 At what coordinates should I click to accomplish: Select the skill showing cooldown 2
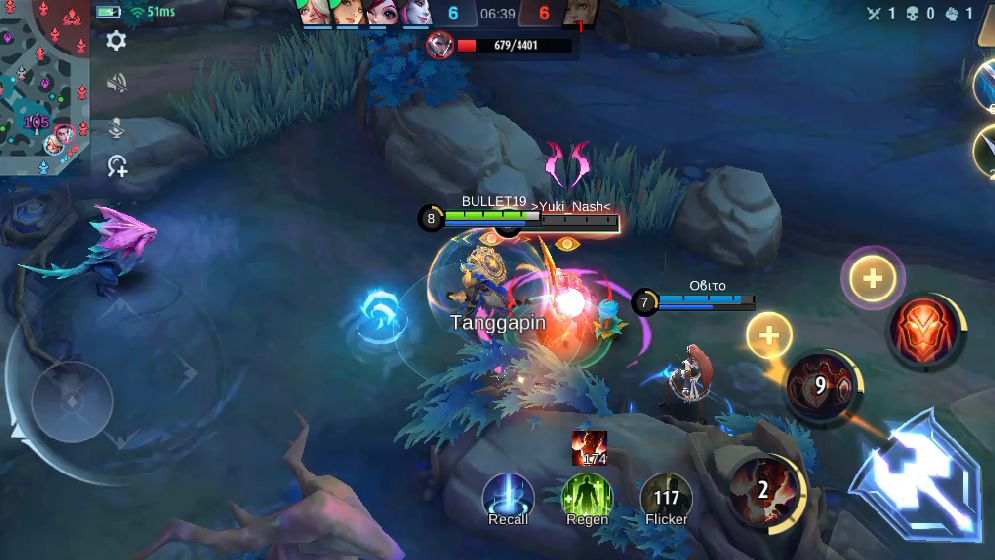pyautogui.click(x=763, y=489)
